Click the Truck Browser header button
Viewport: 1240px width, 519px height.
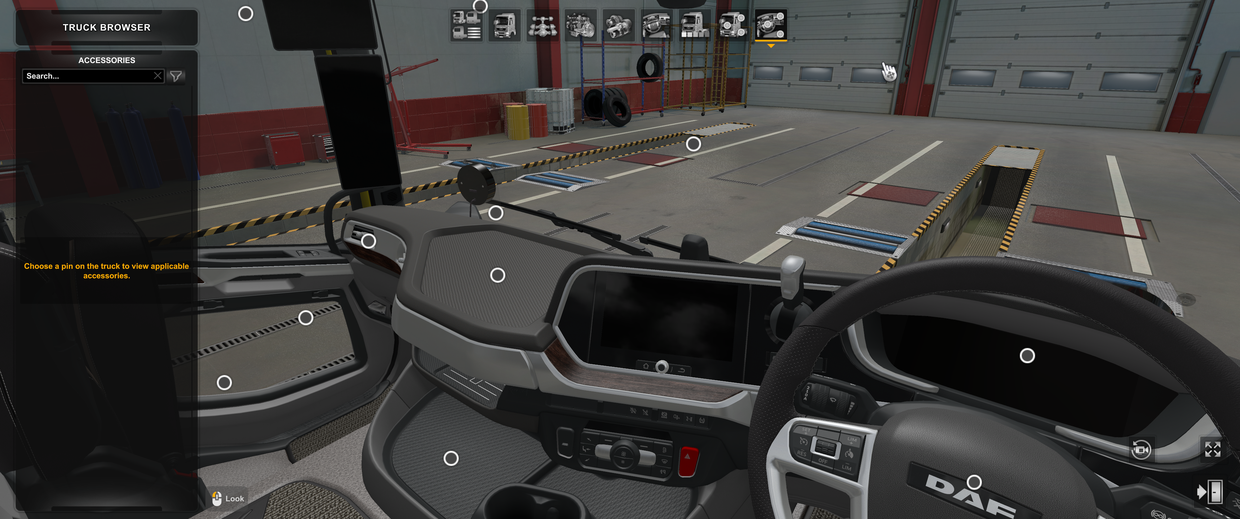click(106, 27)
